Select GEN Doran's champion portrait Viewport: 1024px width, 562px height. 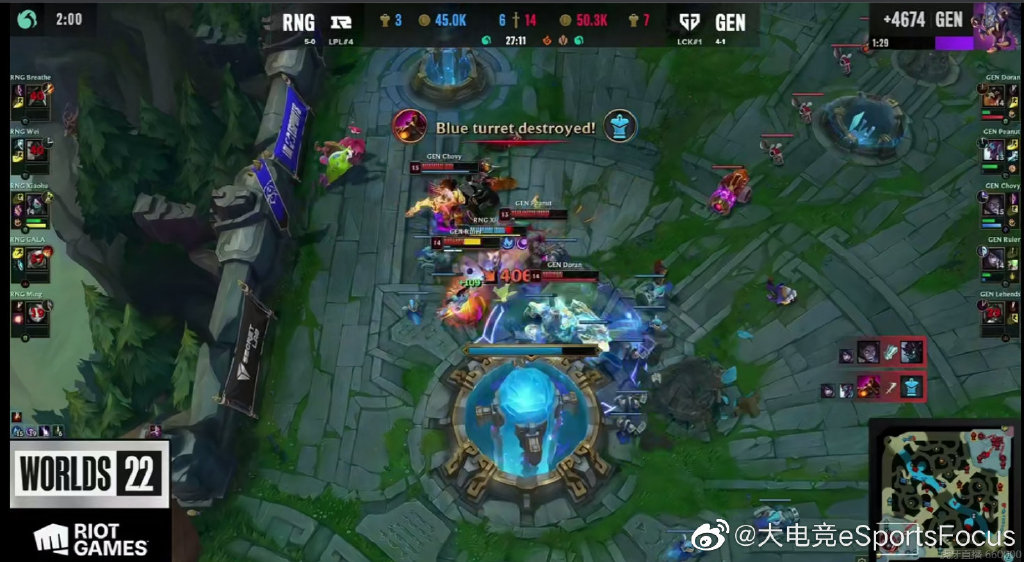click(x=993, y=98)
